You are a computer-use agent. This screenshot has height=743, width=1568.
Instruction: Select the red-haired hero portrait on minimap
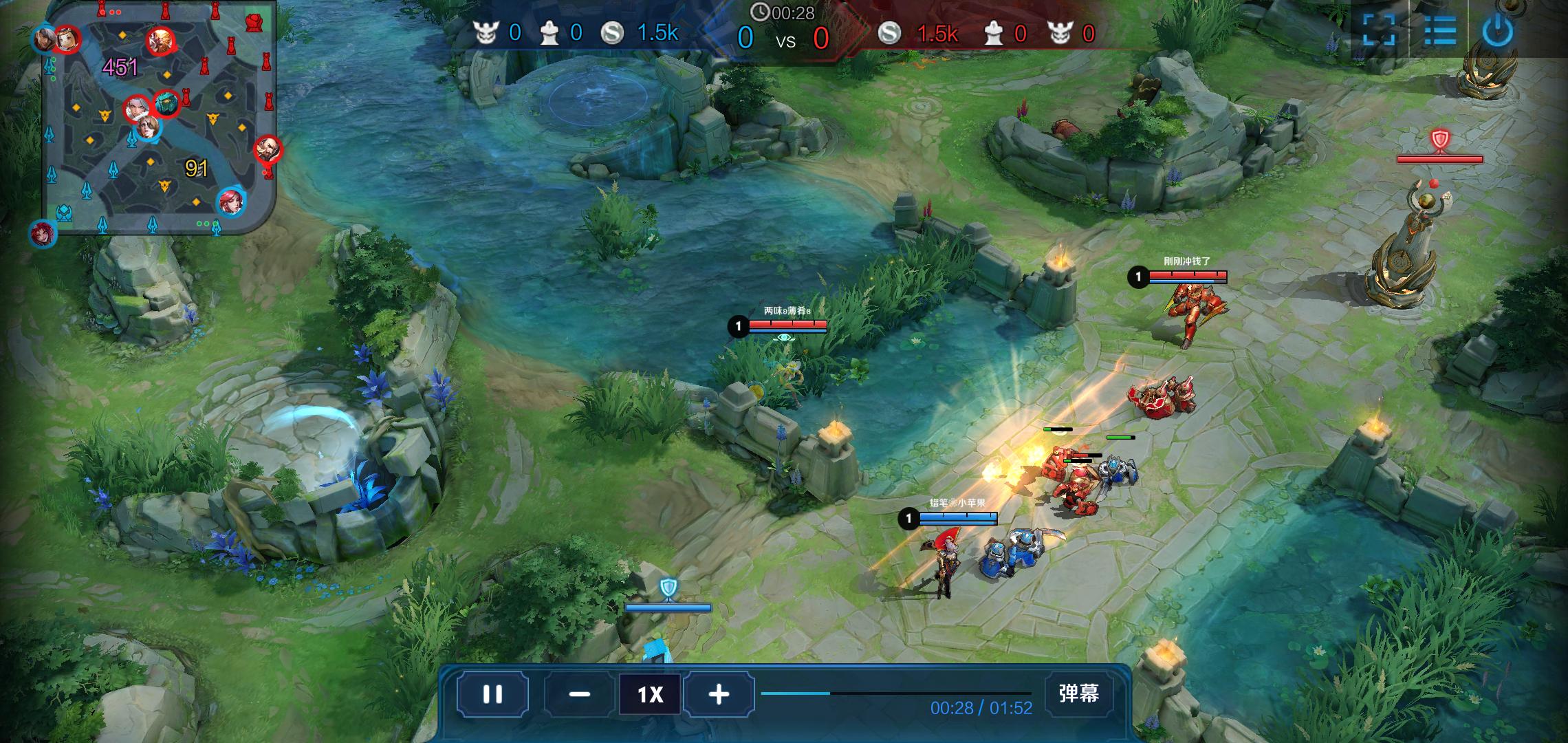pos(232,202)
